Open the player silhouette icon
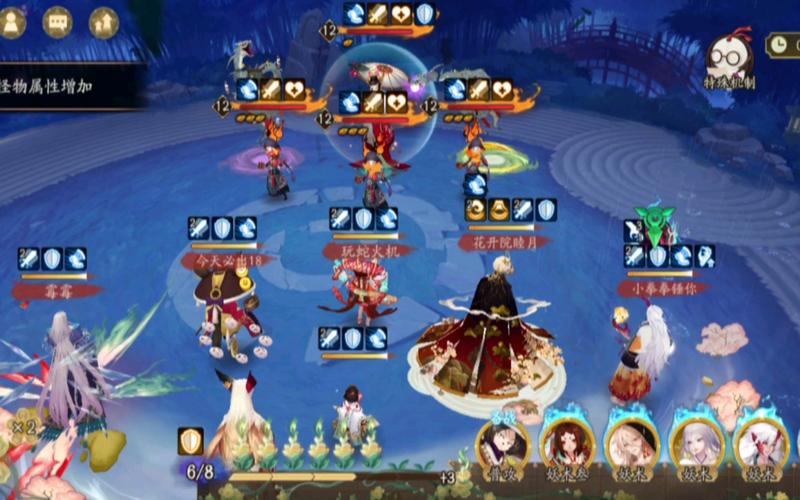This screenshot has width=800, height=500. point(12,23)
